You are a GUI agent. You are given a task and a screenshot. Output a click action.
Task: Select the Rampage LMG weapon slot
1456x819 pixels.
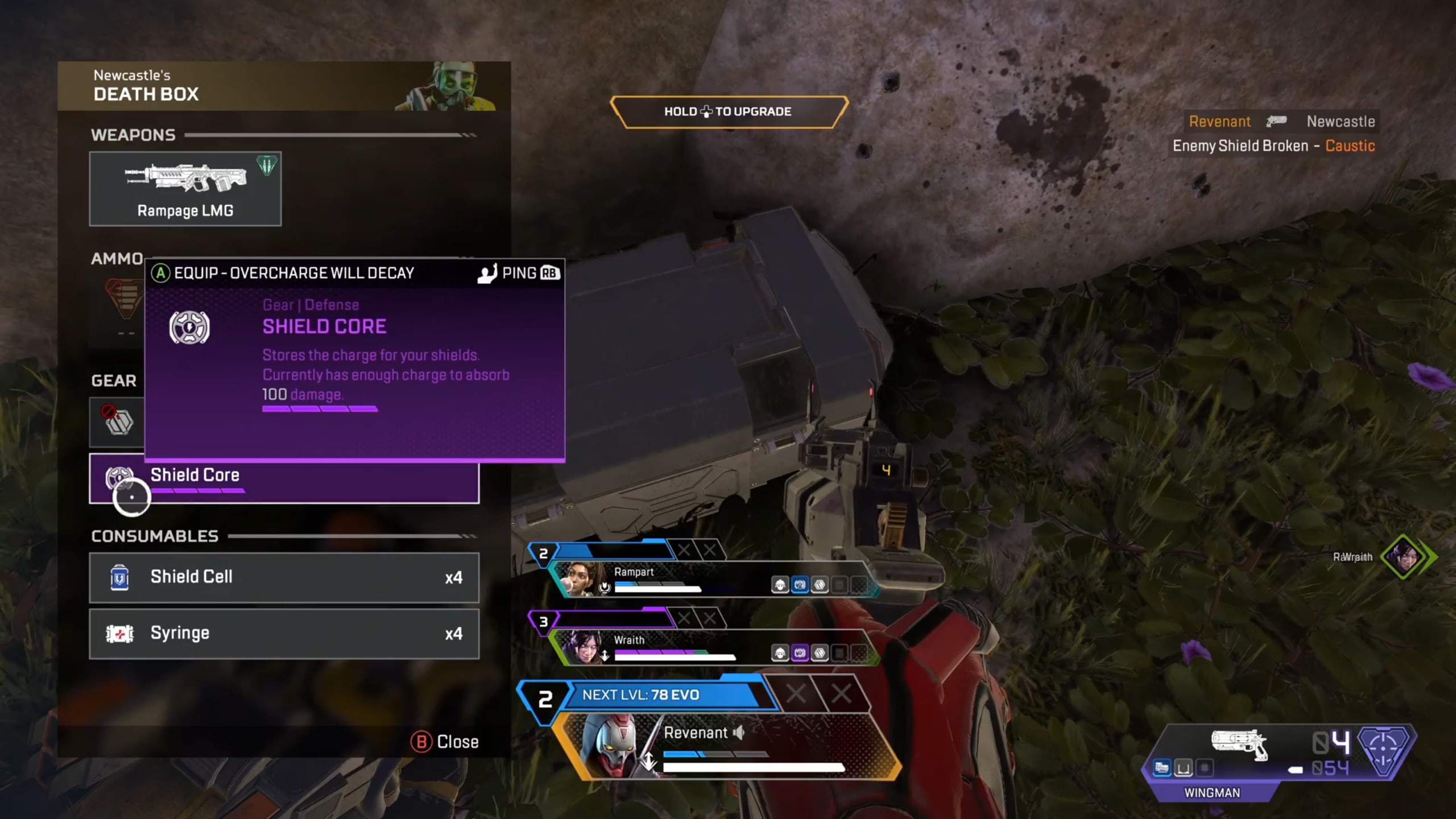(185, 189)
